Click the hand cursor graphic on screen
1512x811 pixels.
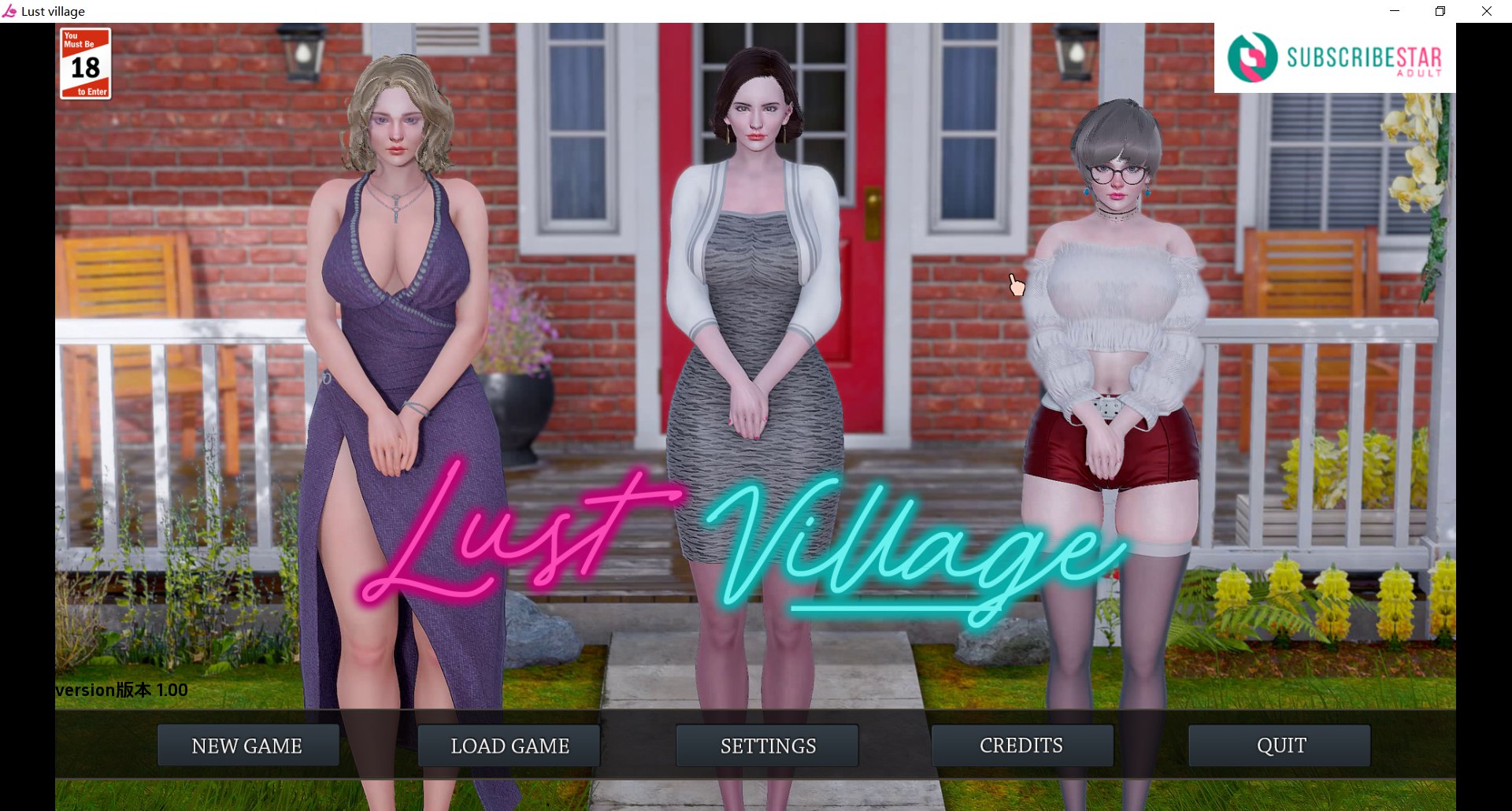1016,285
